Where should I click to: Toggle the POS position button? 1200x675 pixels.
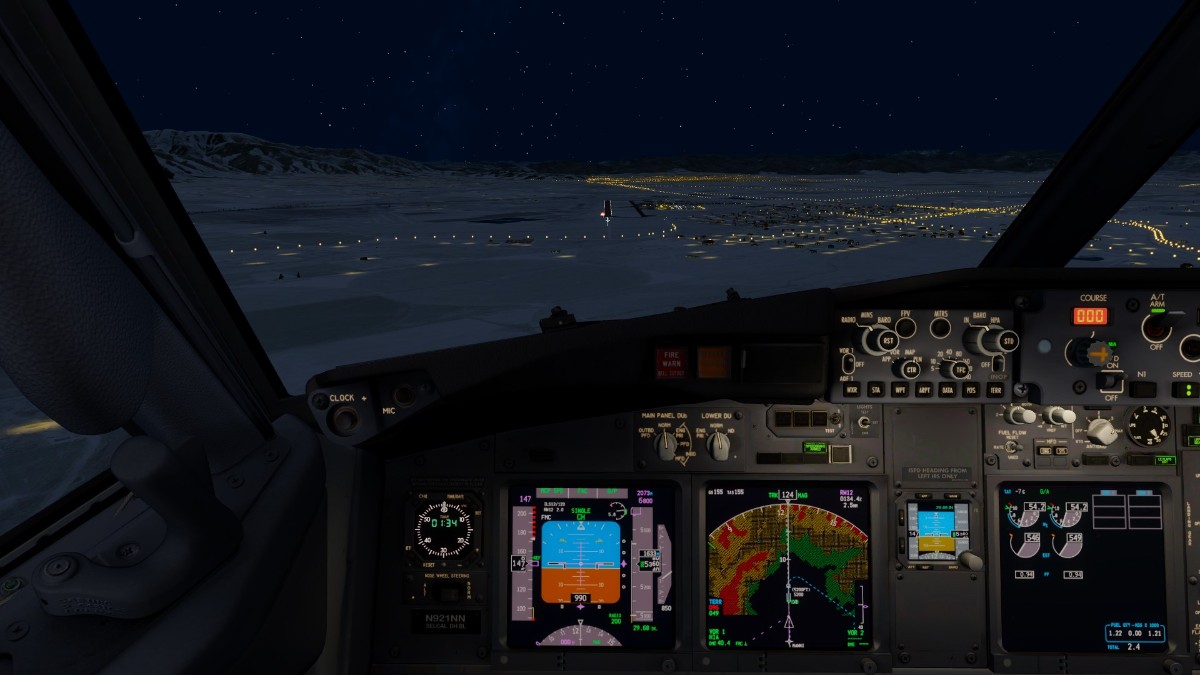(972, 390)
